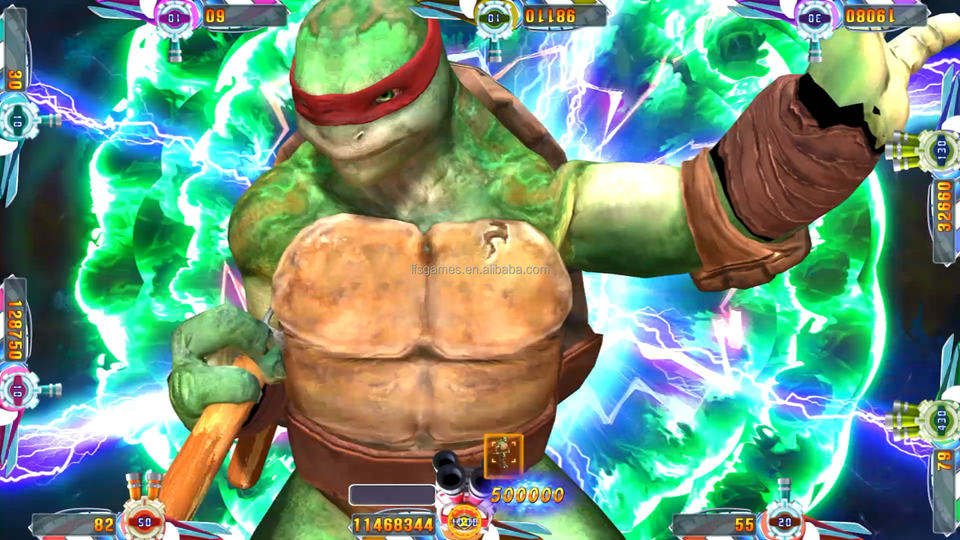
Task: Select the cannon with bet 20
Action: click(x=784, y=519)
